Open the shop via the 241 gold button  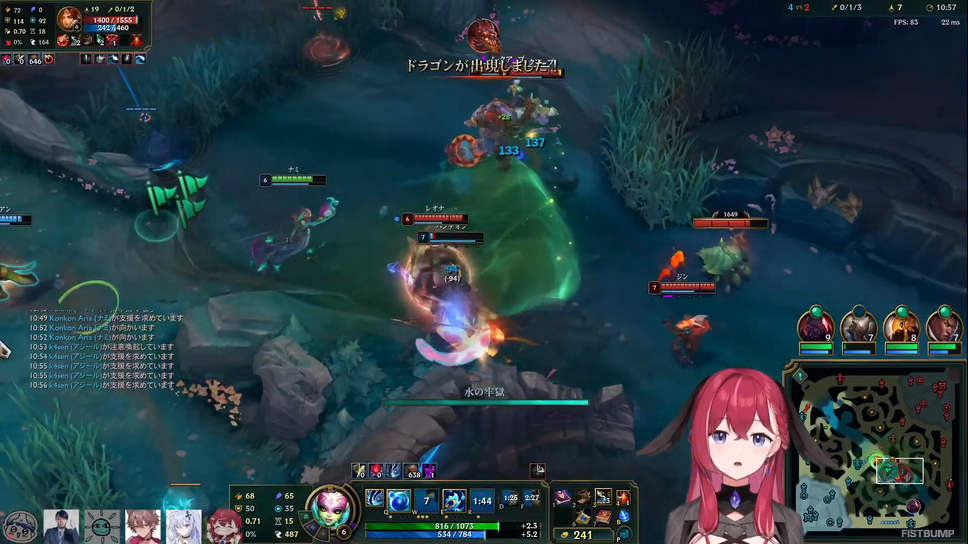(579, 535)
